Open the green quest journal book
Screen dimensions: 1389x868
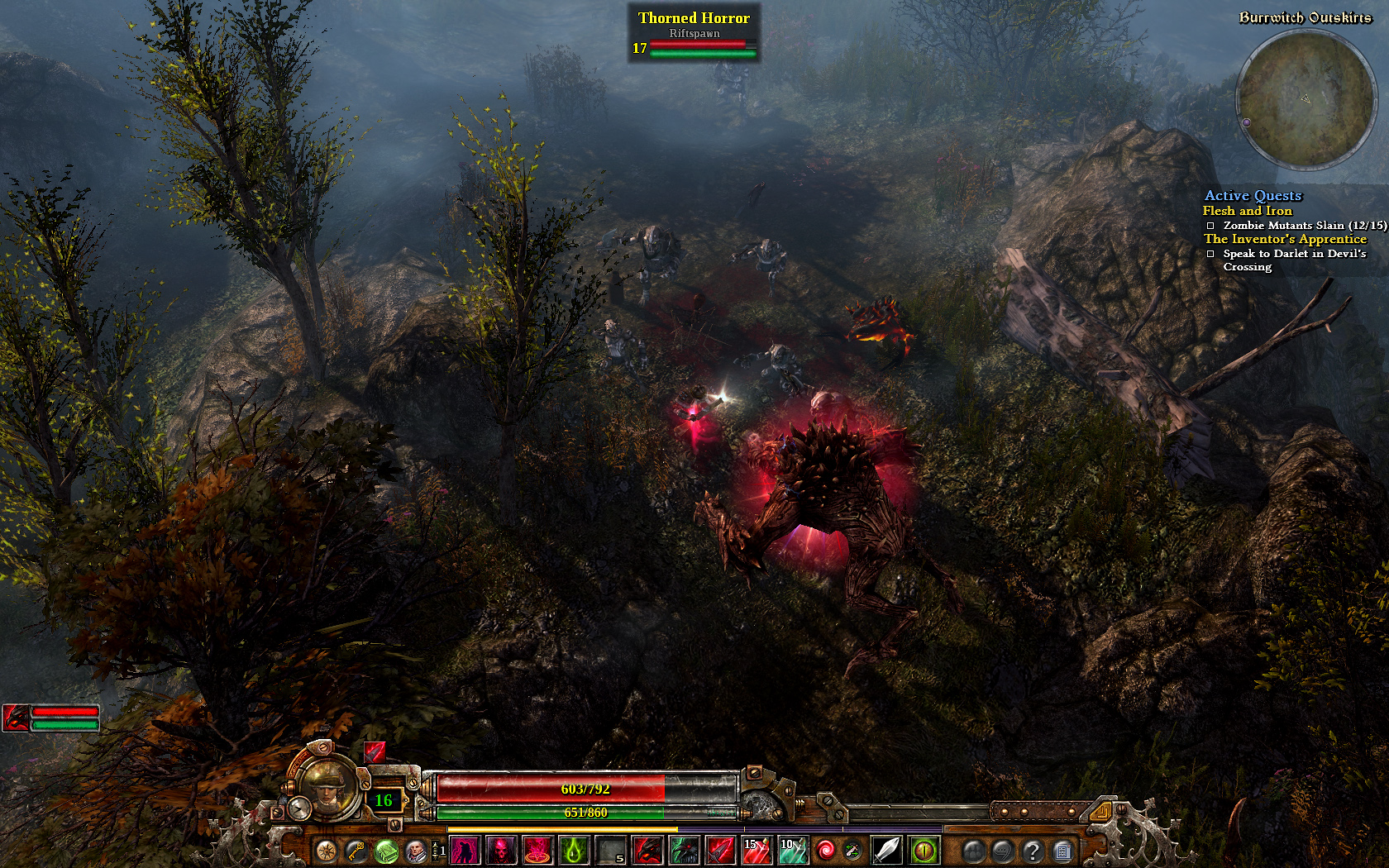[386, 850]
